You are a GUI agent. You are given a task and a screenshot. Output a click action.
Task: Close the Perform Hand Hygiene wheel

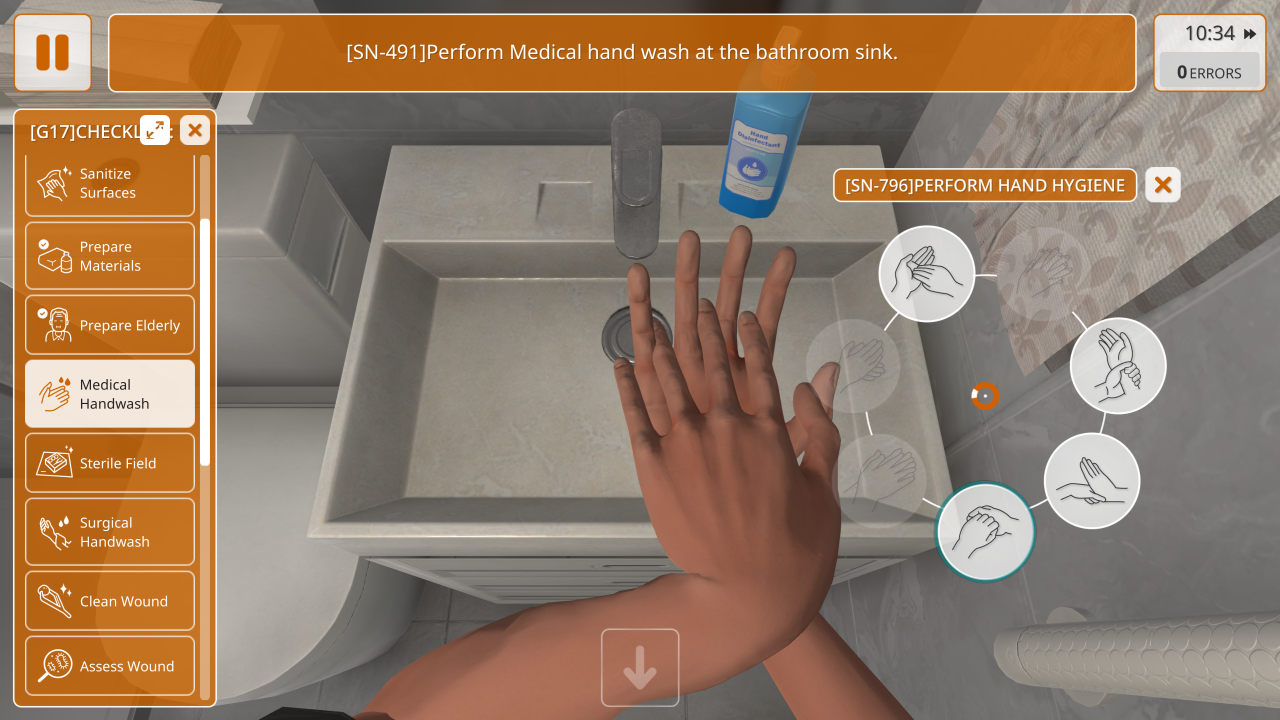point(1162,185)
